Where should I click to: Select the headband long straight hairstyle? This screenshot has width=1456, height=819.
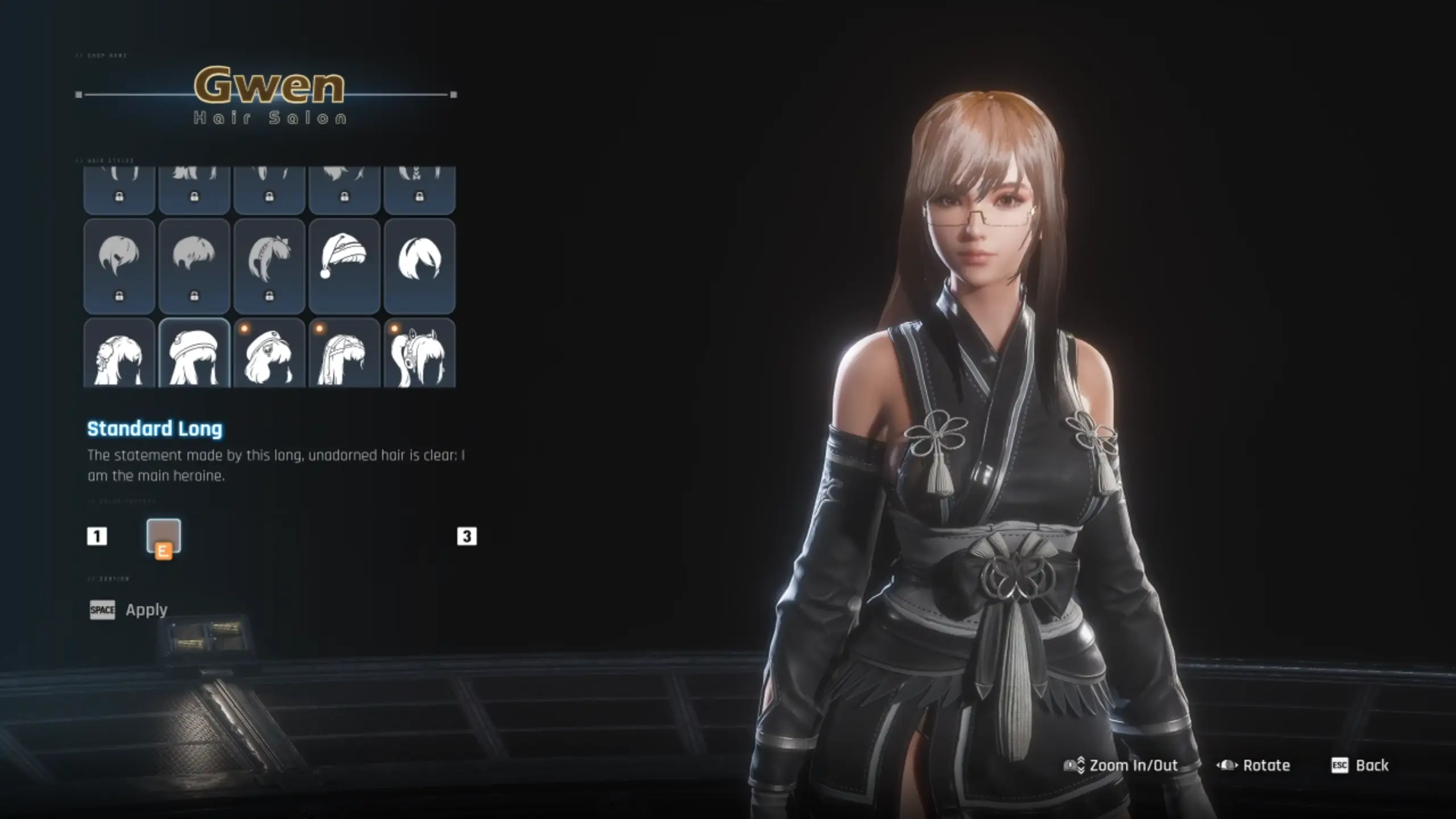tap(344, 353)
